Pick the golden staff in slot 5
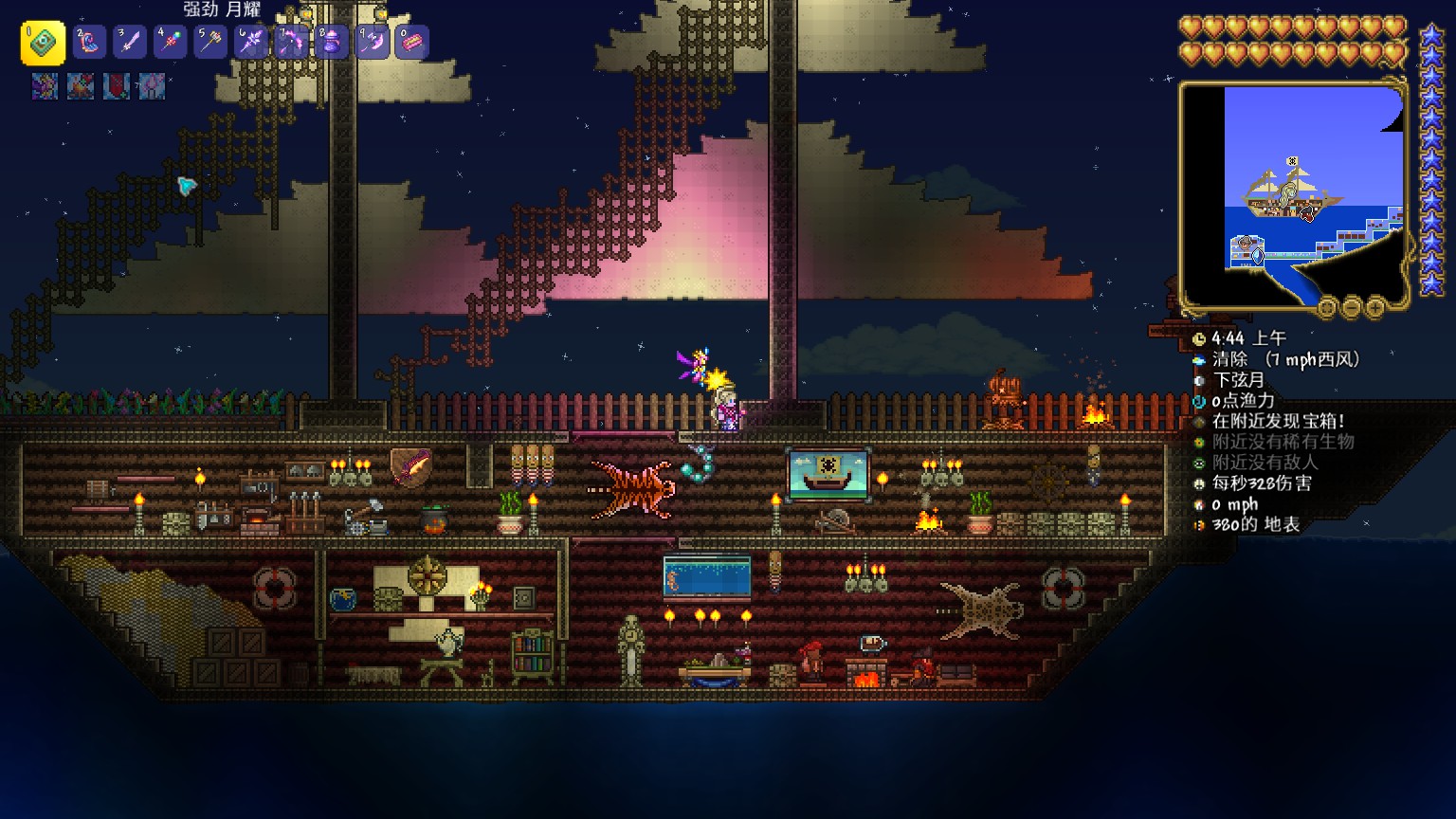Image resolution: width=1456 pixels, height=819 pixels. pos(210,43)
